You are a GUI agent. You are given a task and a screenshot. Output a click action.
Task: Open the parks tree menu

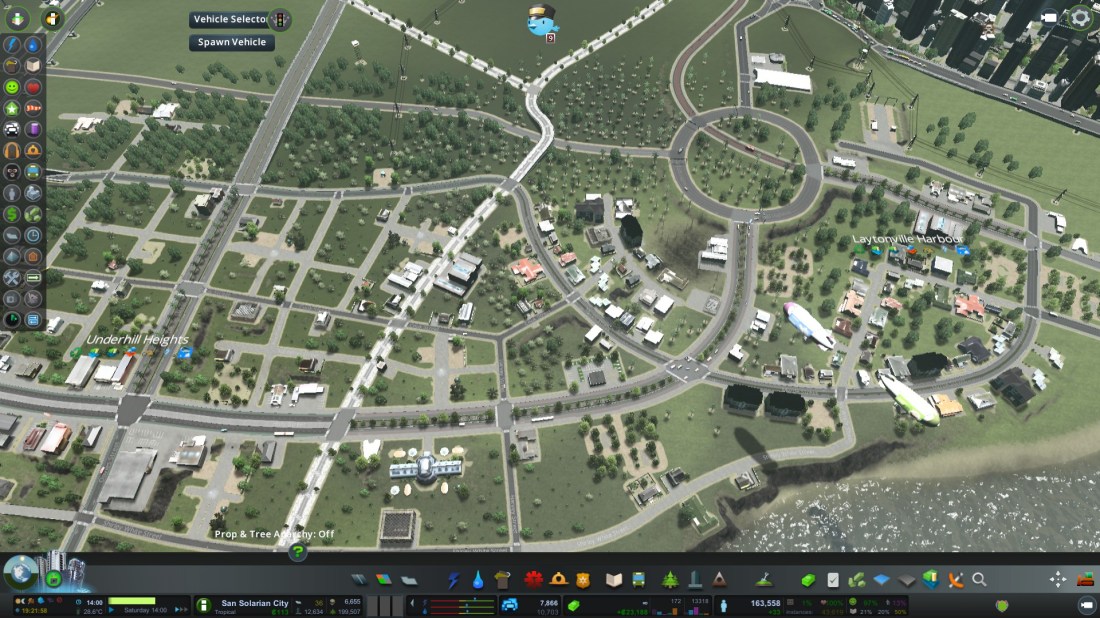(x=669, y=580)
